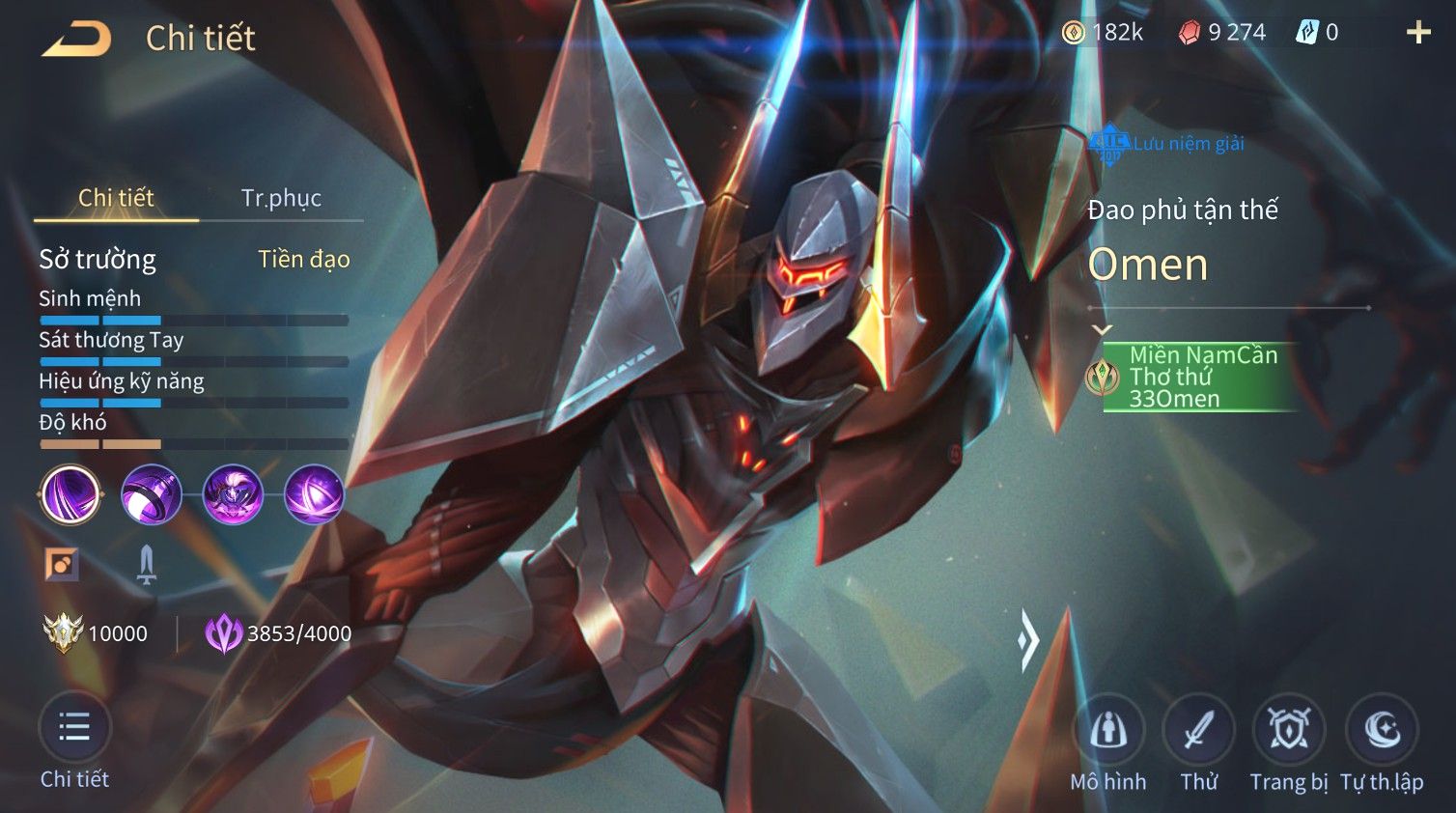View the third purple skill icon
Viewport: 1456px width, 813px height.
[233, 494]
